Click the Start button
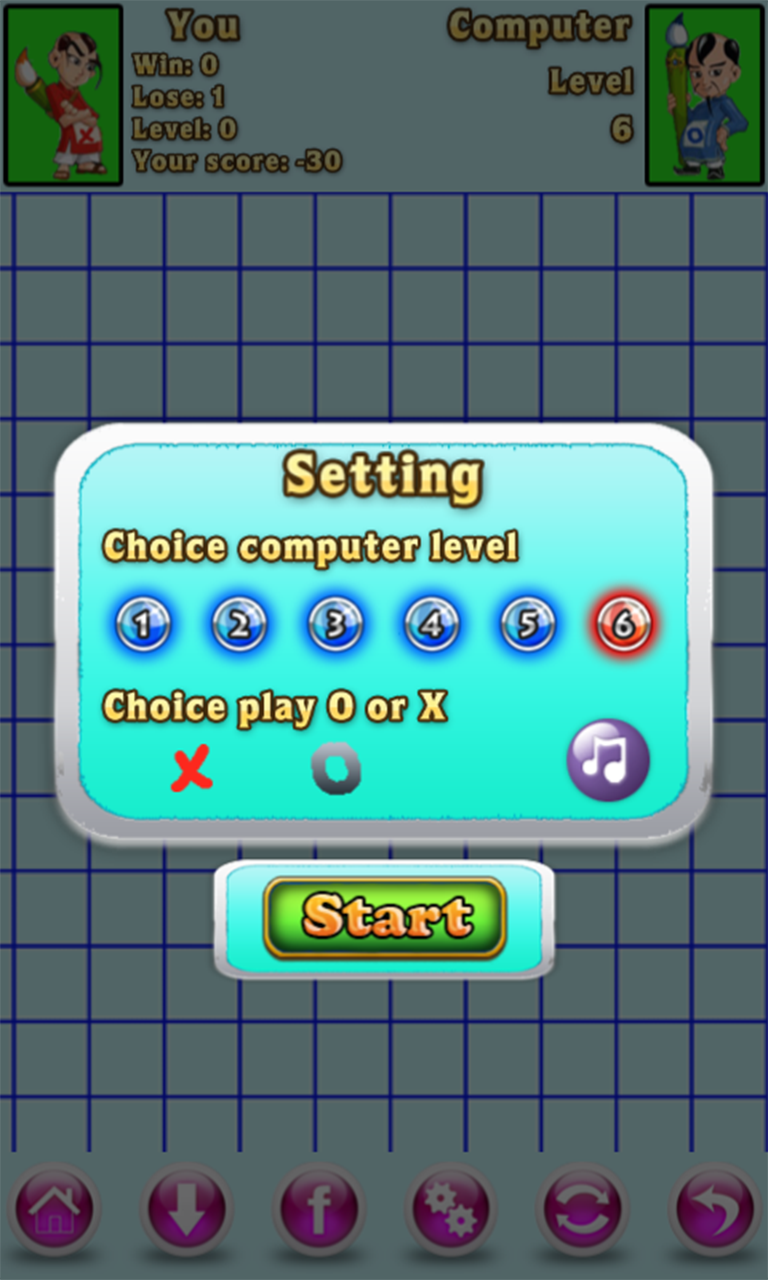 (x=385, y=917)
